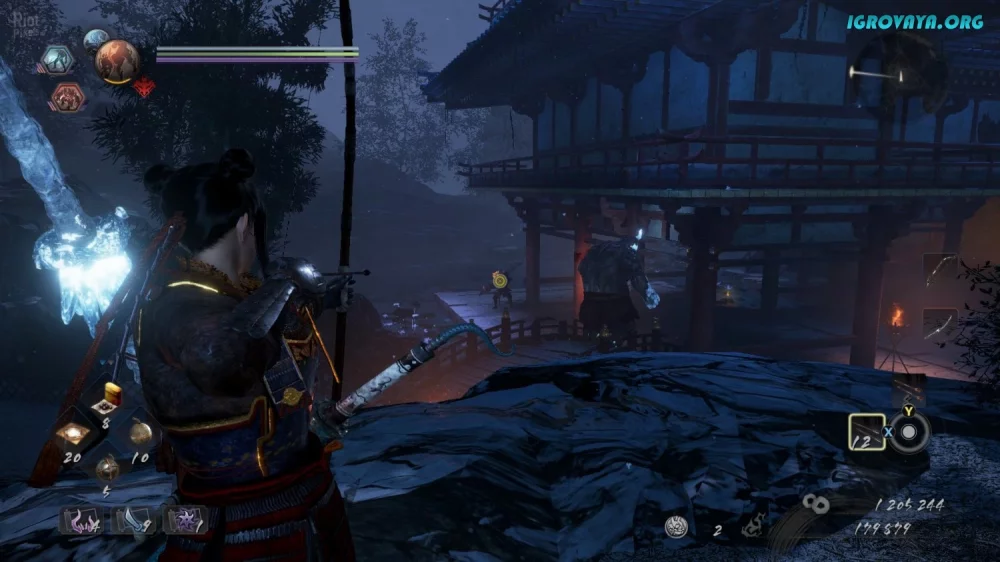Image resolution: width=1000 pixels, height=562 pixels.
Task: Switch to the small blue secondary guardian spirit
Action: click(x=96, y=40)
